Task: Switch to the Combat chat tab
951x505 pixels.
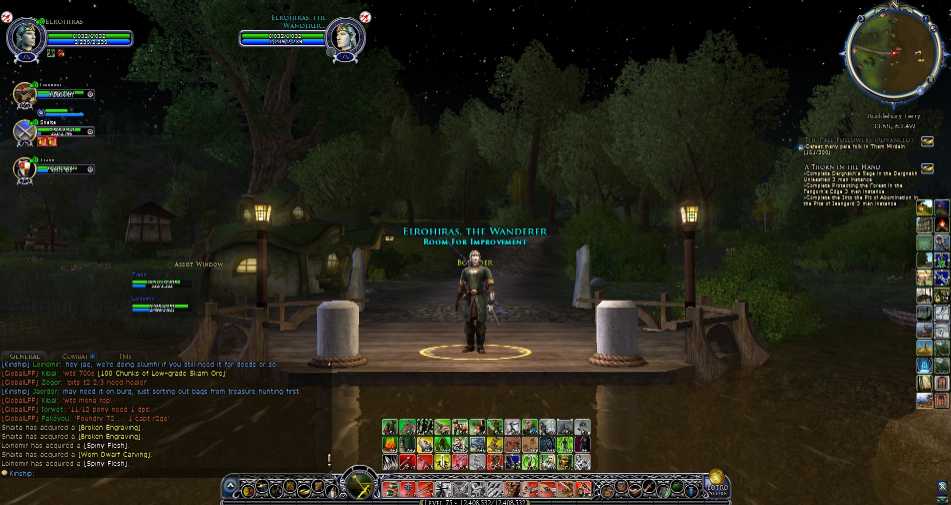Action: click(x=77, y=355)
